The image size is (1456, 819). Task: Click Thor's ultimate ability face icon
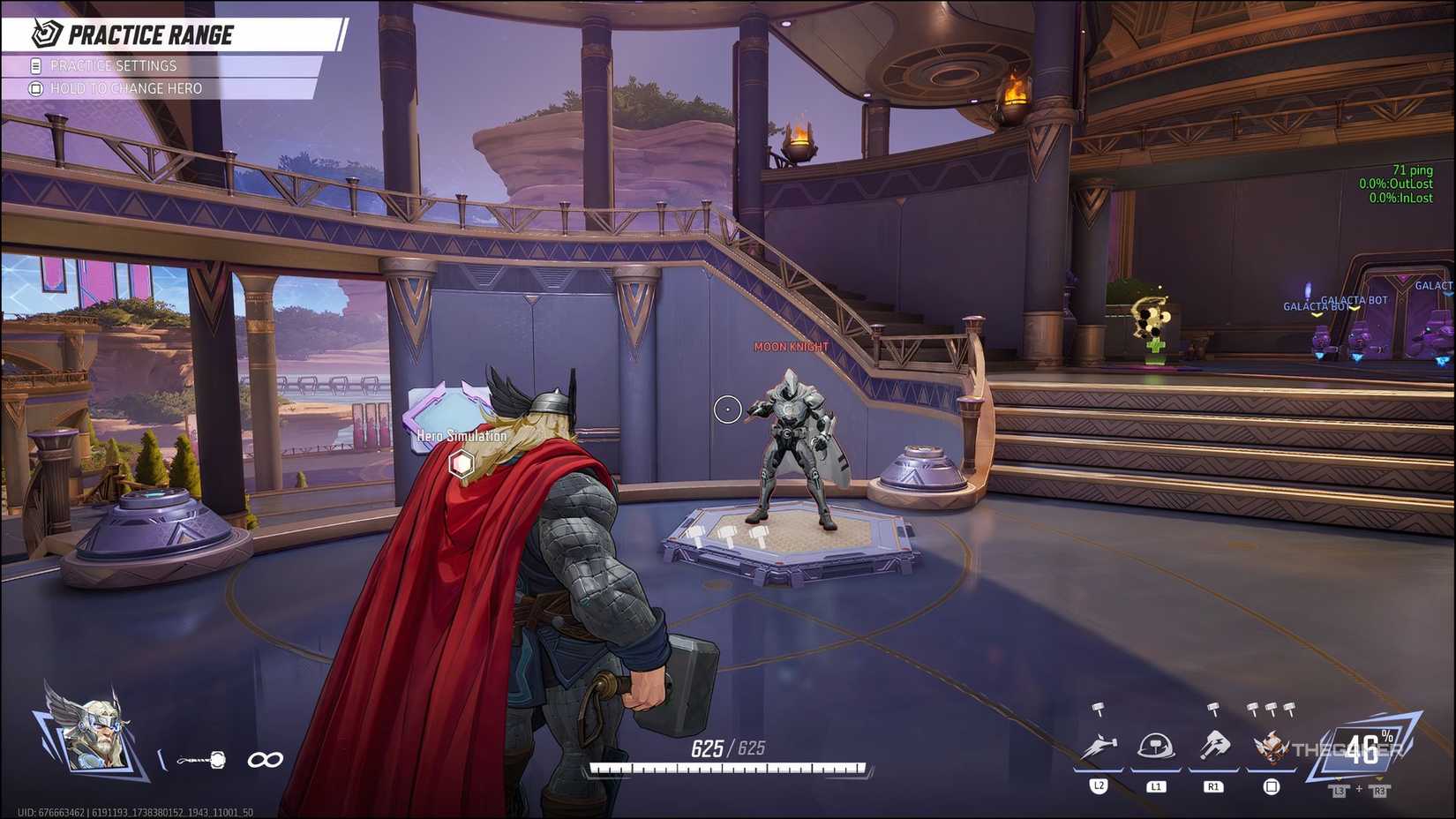pos(1271,748)
